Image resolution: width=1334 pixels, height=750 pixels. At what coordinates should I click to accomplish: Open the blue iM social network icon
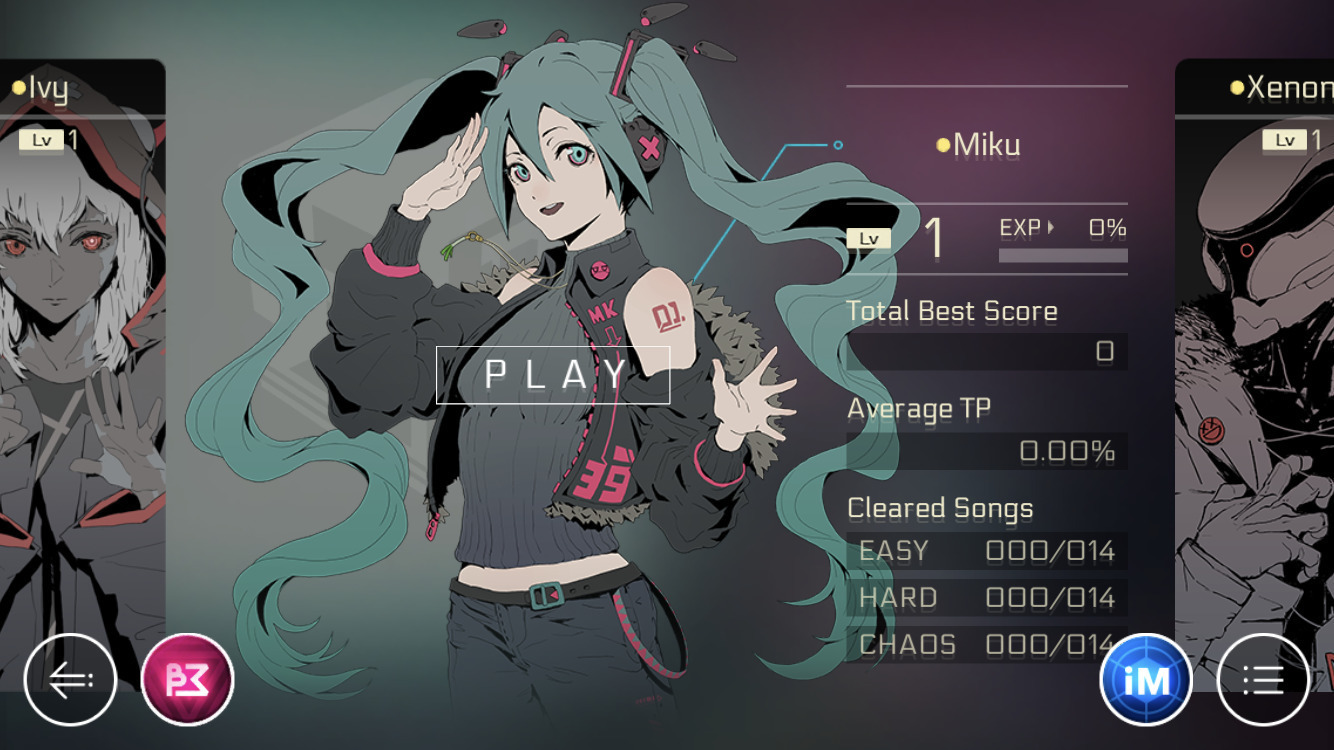click(1146, 679)
